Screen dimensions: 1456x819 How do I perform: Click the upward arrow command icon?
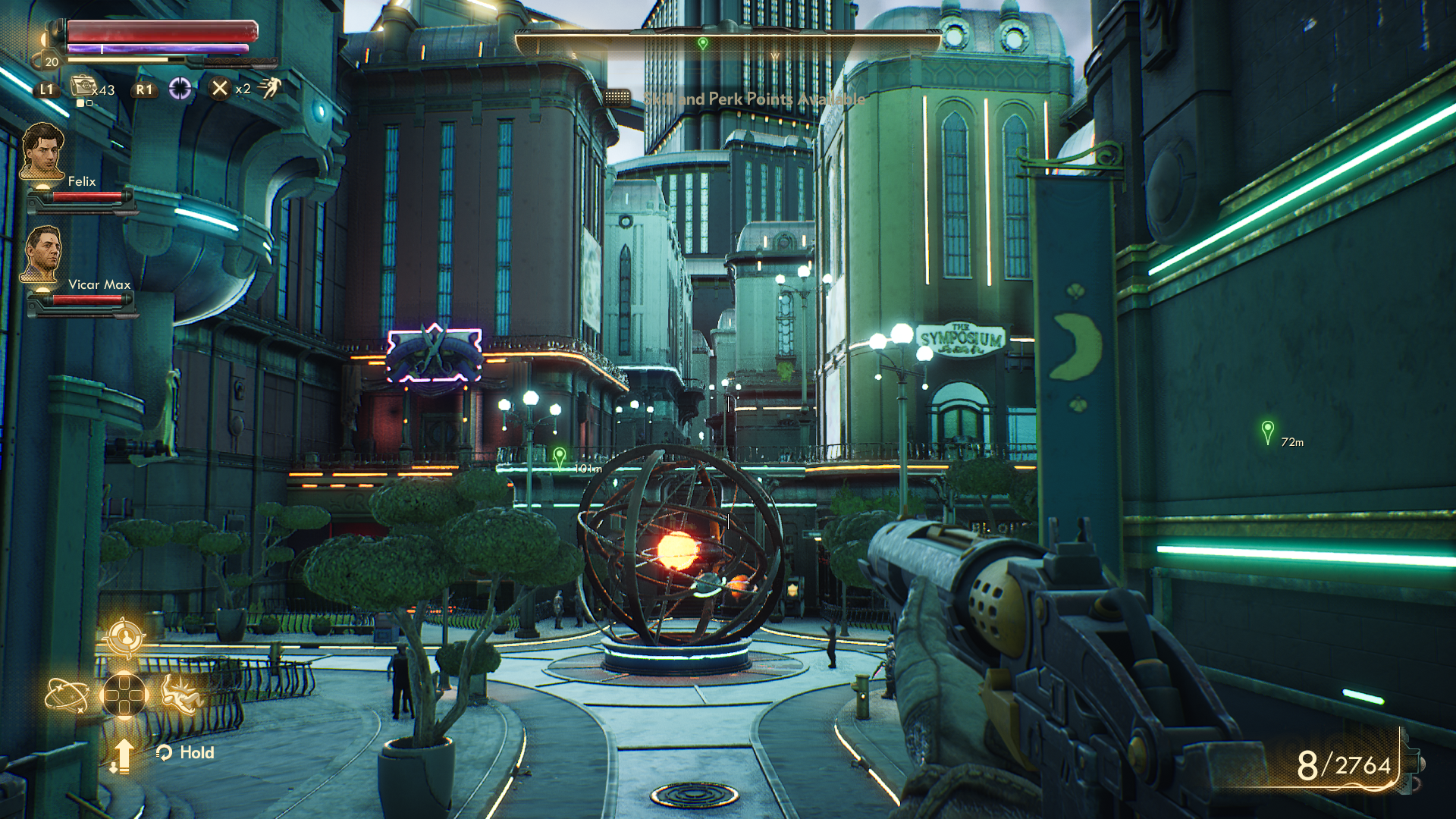pos(123,755)
